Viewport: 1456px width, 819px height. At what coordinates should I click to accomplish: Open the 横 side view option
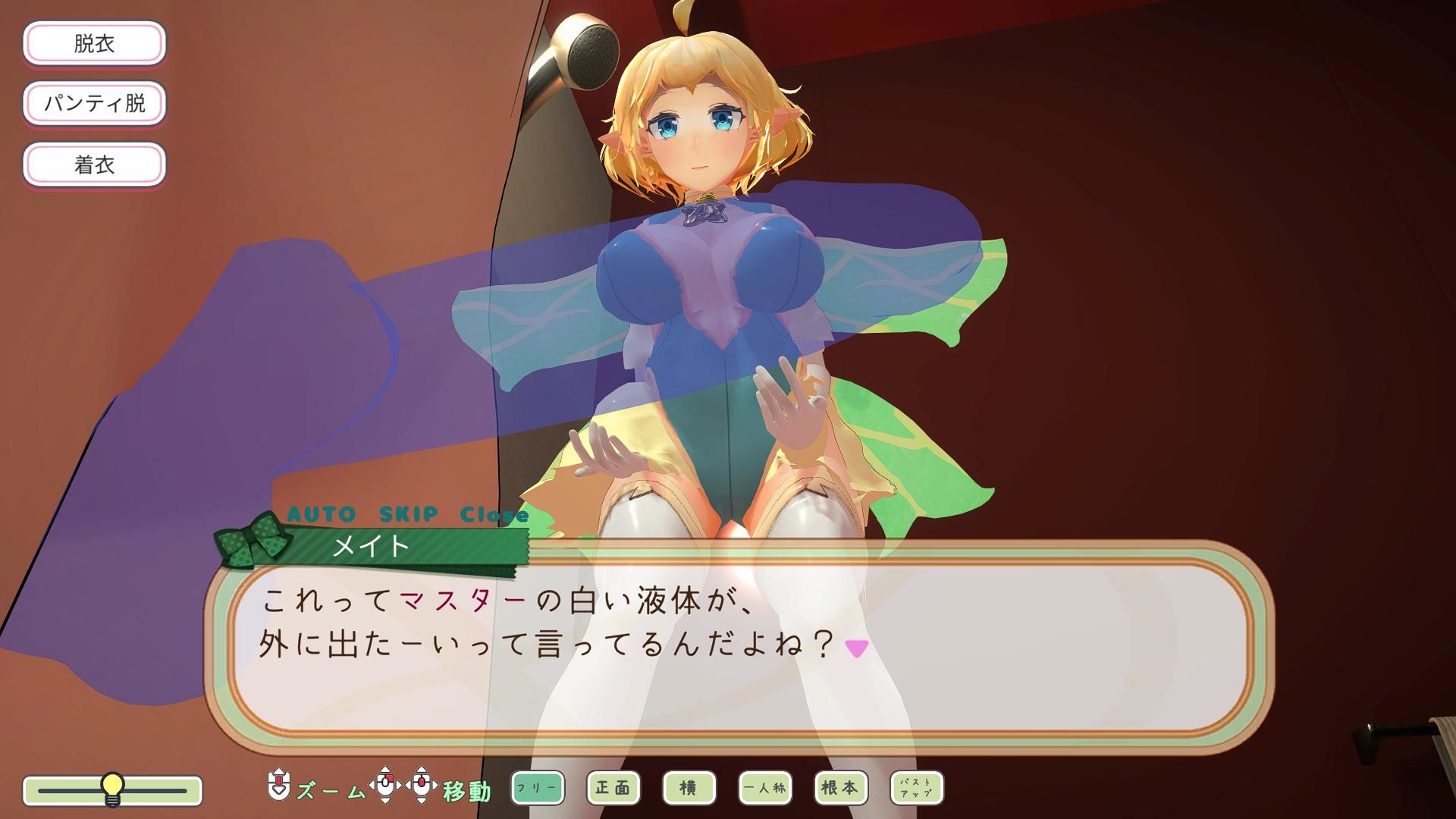(x=689, y=789)
